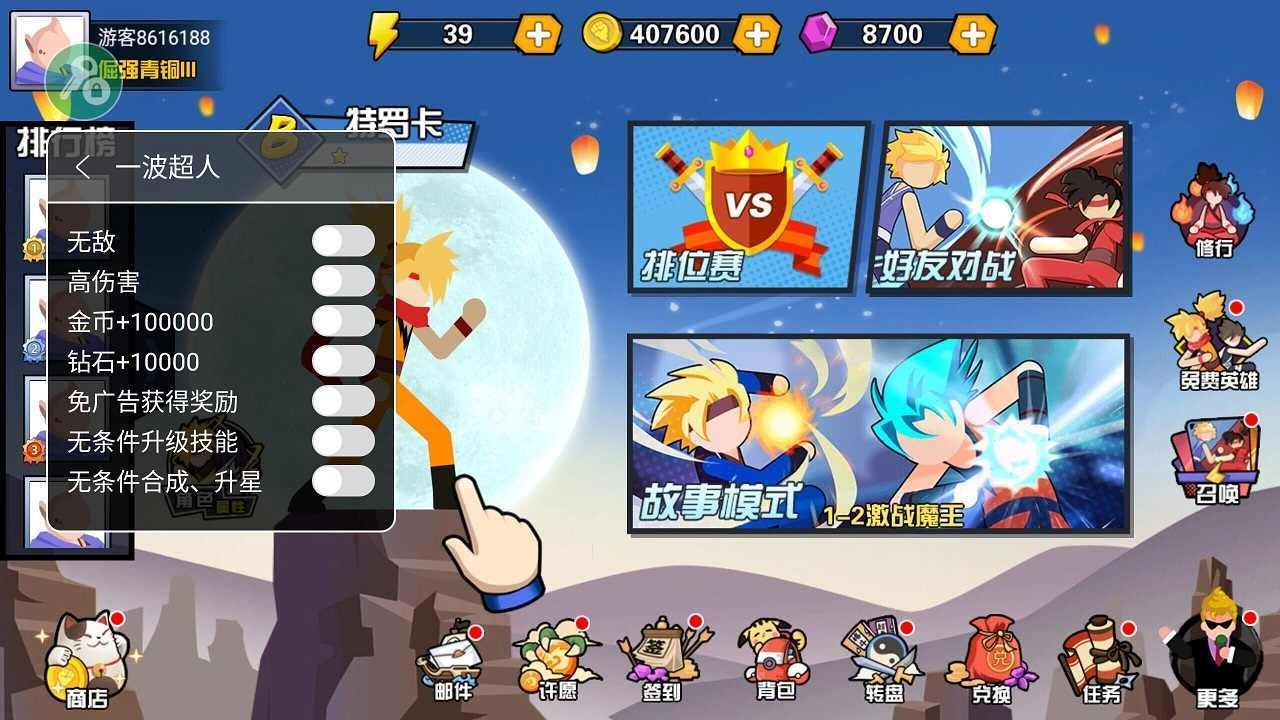Activate the 钻石+10000 diamond toggle

tap(344, 360)
